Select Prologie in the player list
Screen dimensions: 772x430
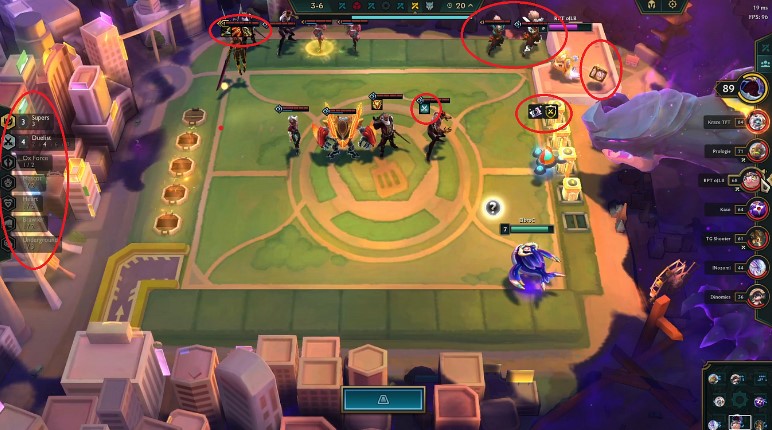(757, 151)
